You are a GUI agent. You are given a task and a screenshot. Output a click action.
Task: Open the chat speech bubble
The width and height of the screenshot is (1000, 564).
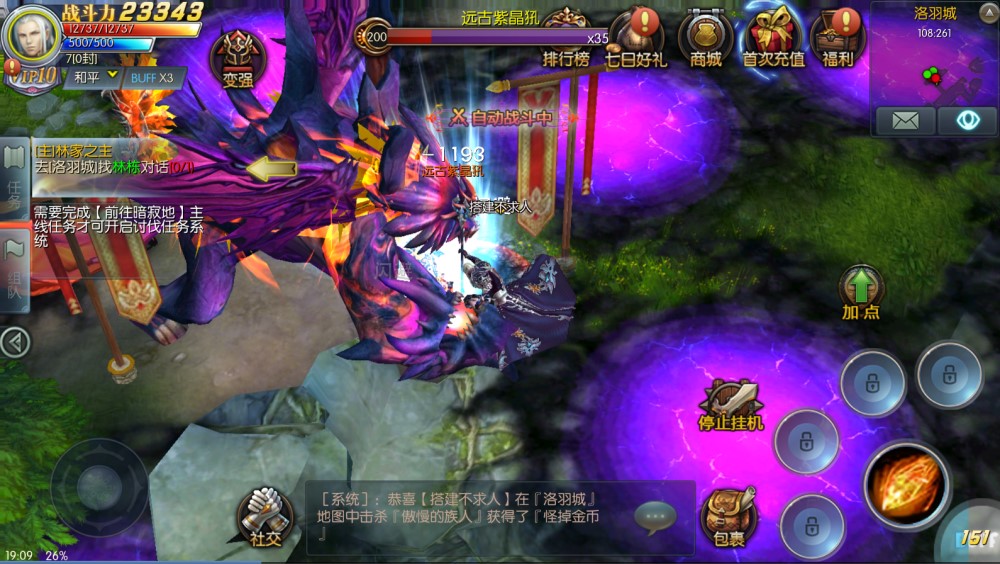(655, 516)
